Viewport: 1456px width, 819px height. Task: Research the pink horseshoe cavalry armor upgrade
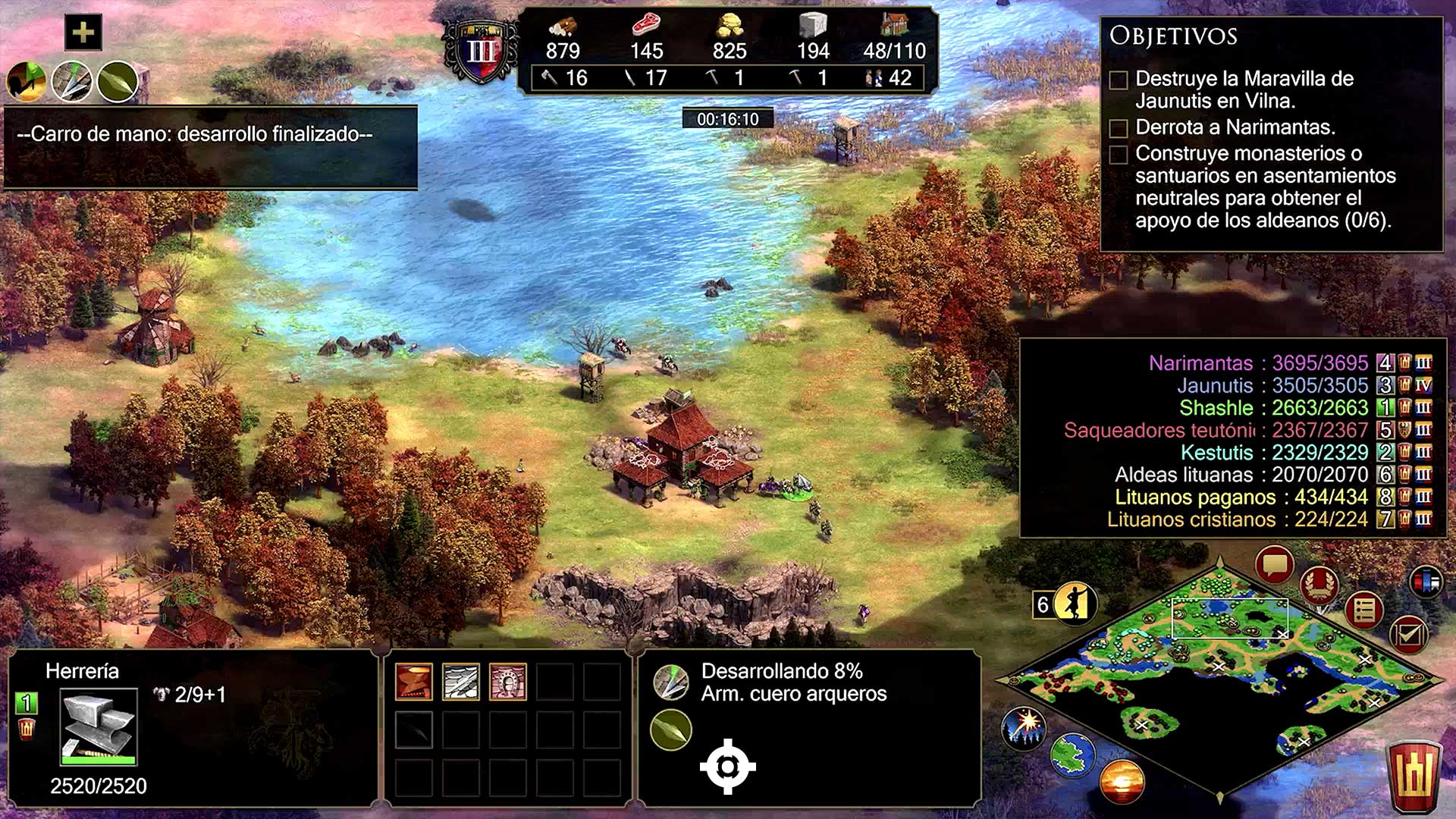point(508,682)
